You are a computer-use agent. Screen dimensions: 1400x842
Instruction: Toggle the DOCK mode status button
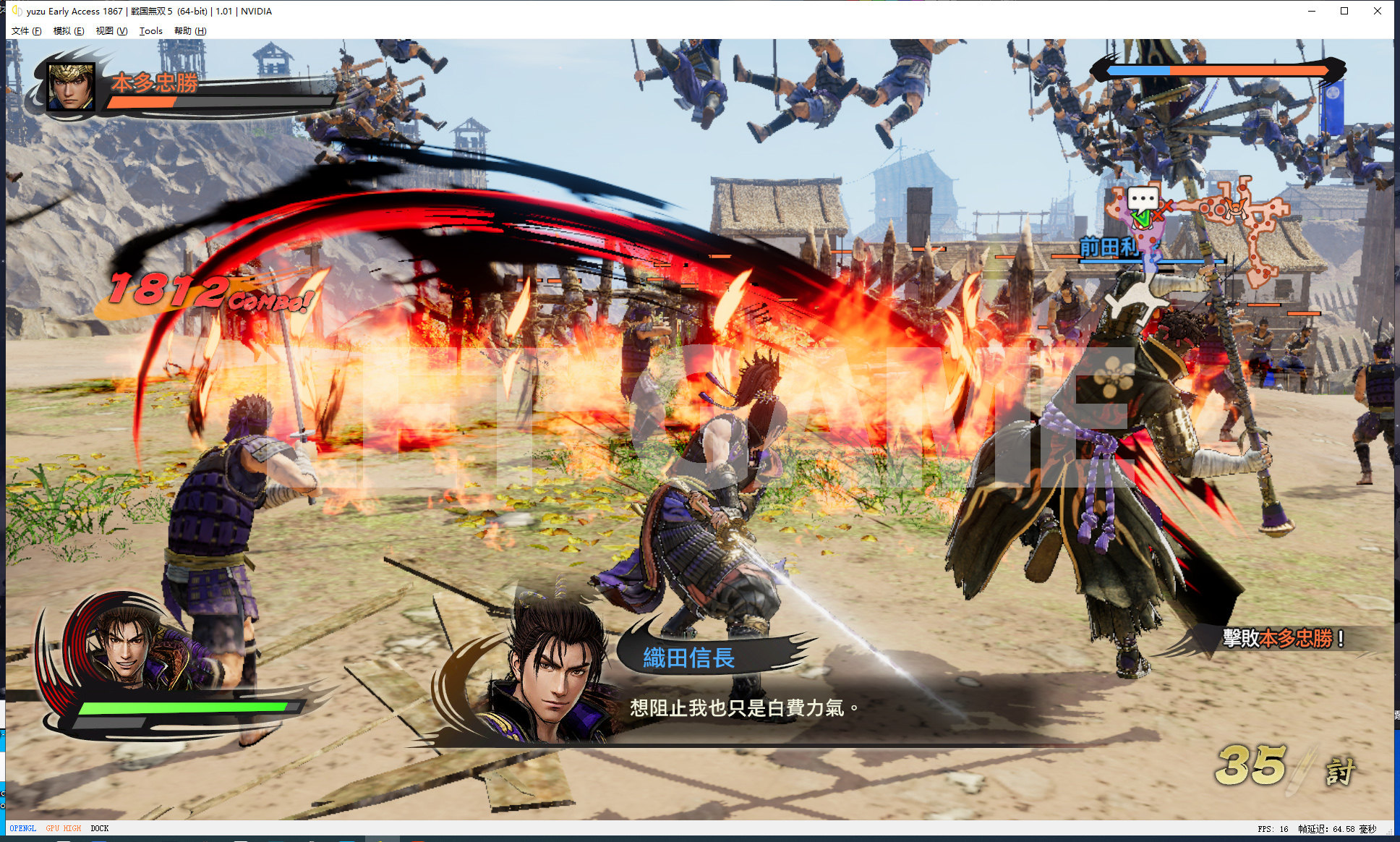pyautogui.click(x=100, y=828)
